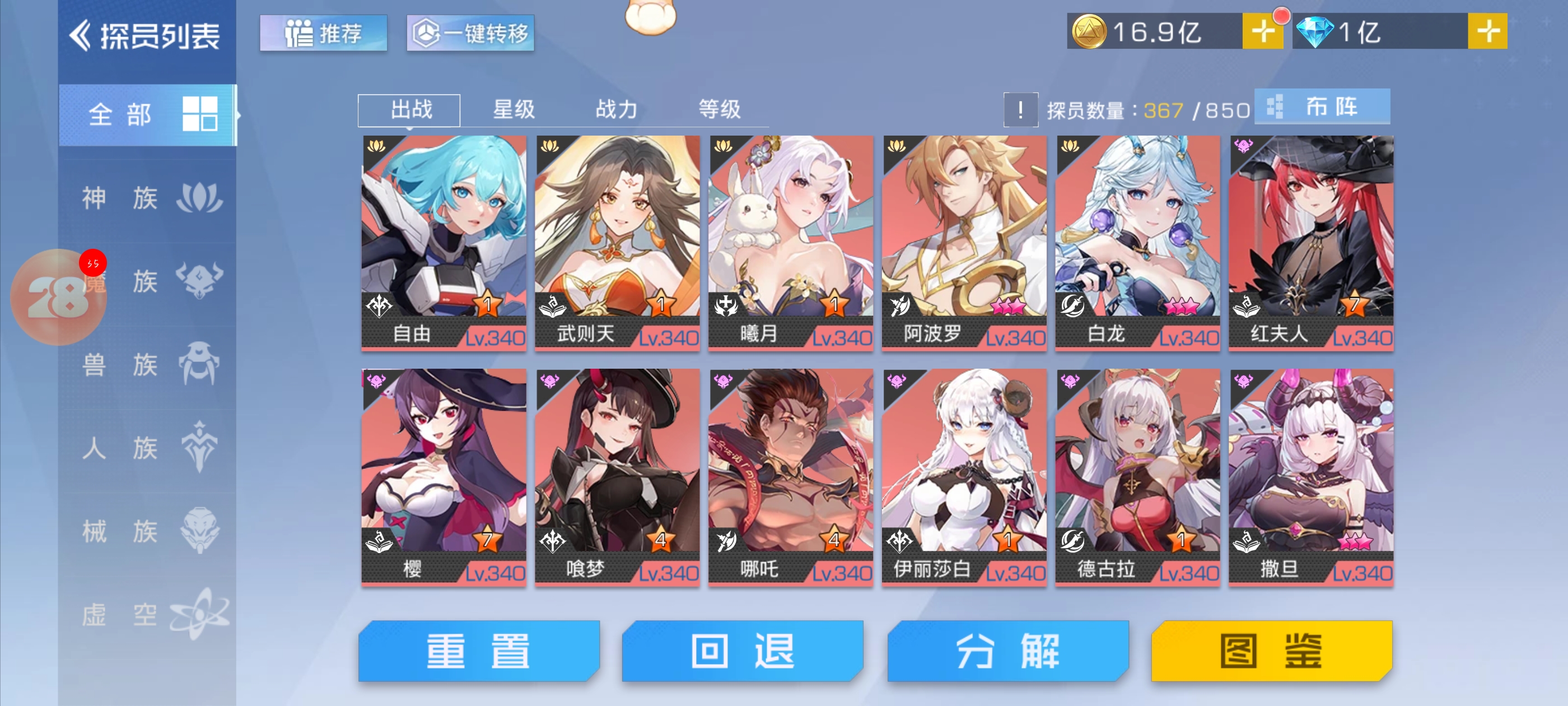1568x706 pixels.
Task: Open the yellow 图鉴 codex button
Action: coord(1271,651)
